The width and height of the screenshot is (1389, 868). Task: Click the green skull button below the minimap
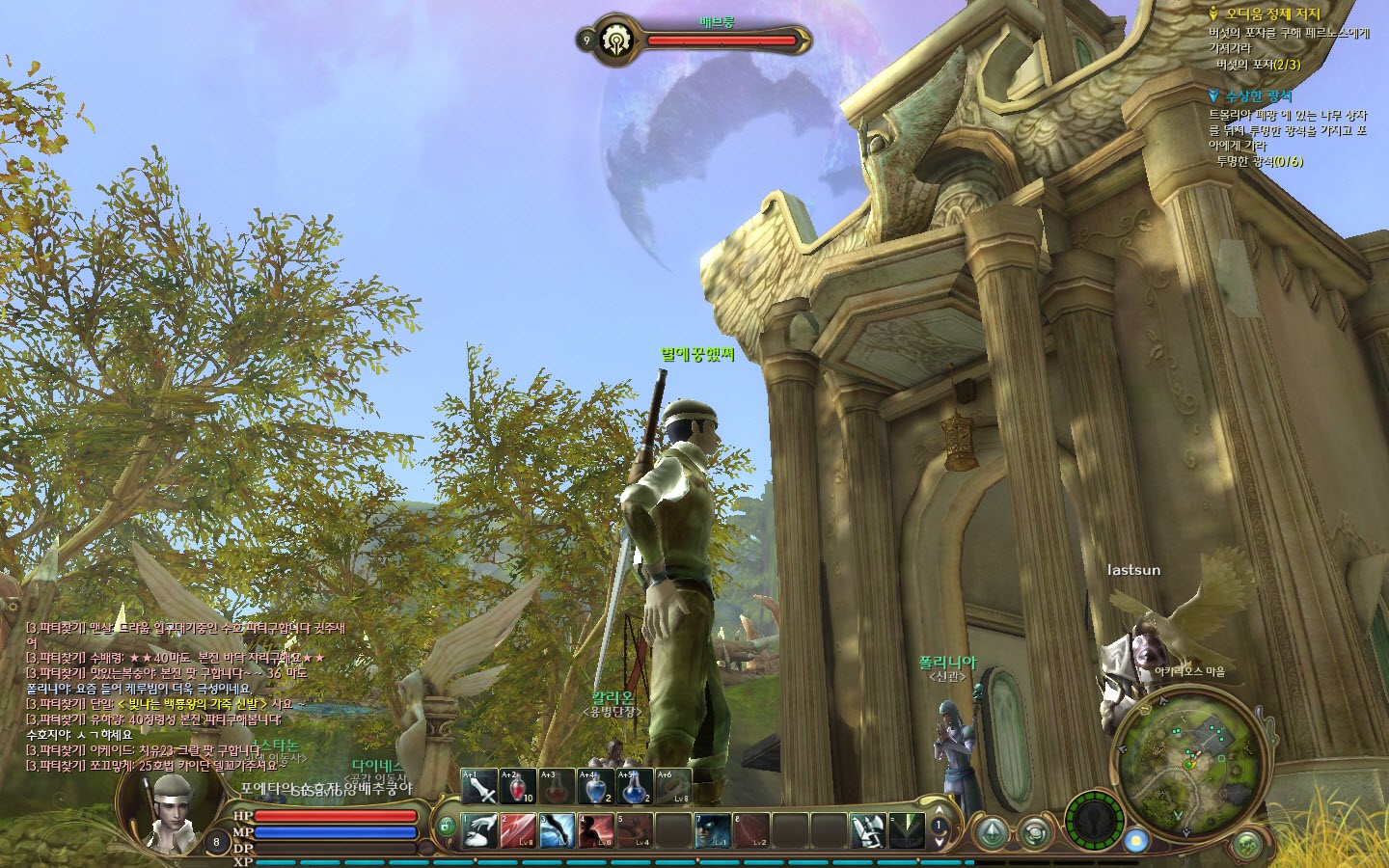[1248, 844]
